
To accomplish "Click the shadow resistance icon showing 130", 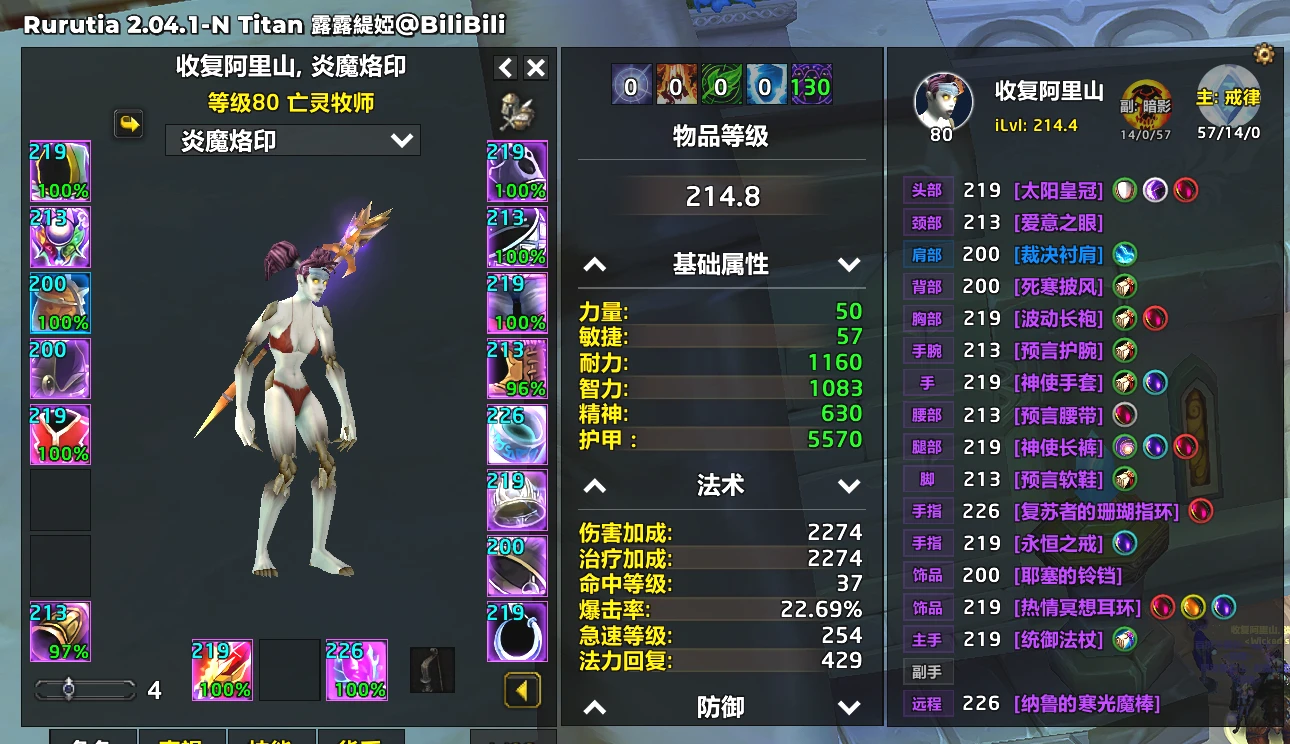I will coord(810,85).
